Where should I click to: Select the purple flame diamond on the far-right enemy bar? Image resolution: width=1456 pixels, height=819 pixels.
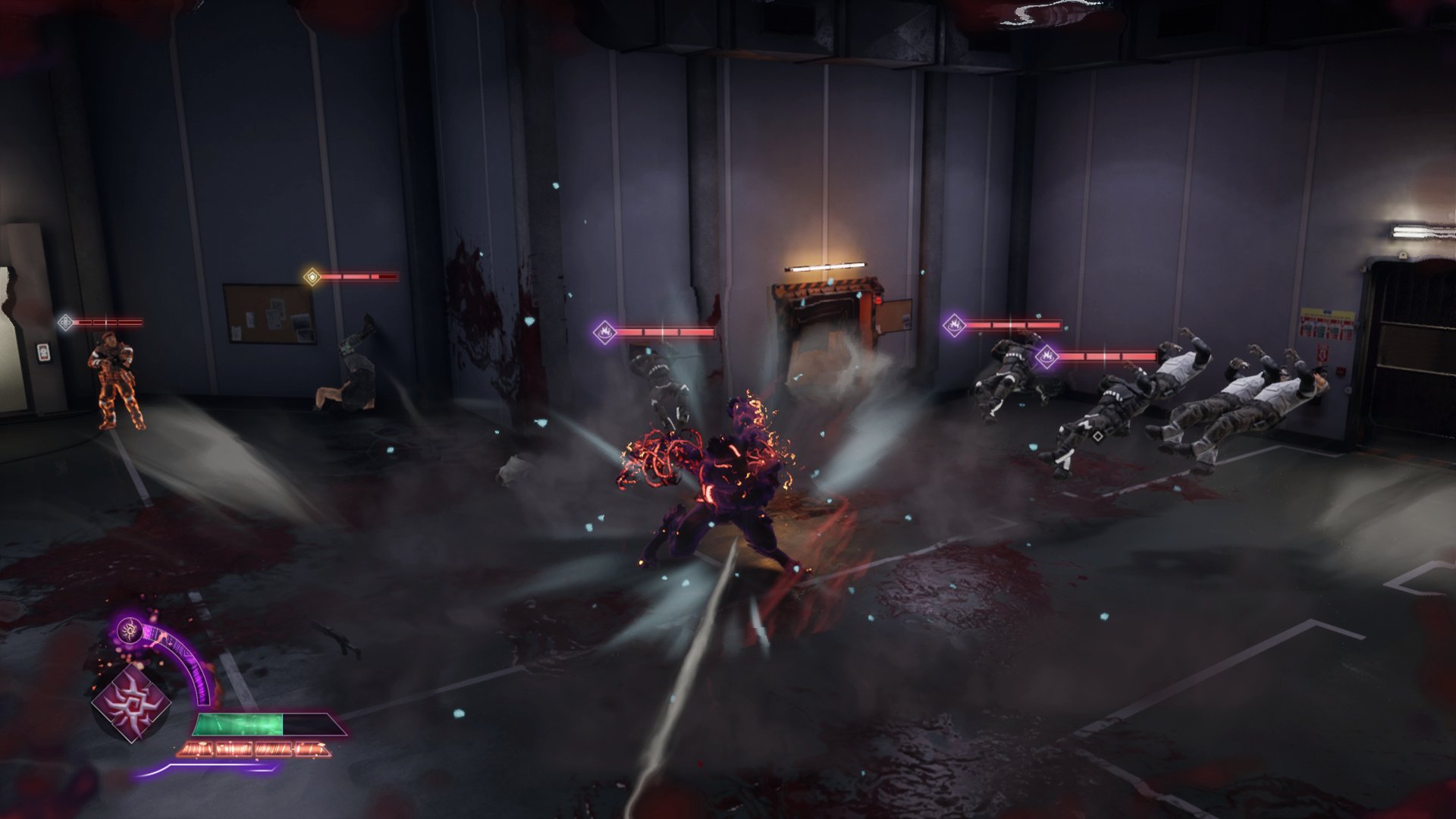(1047, 356)
